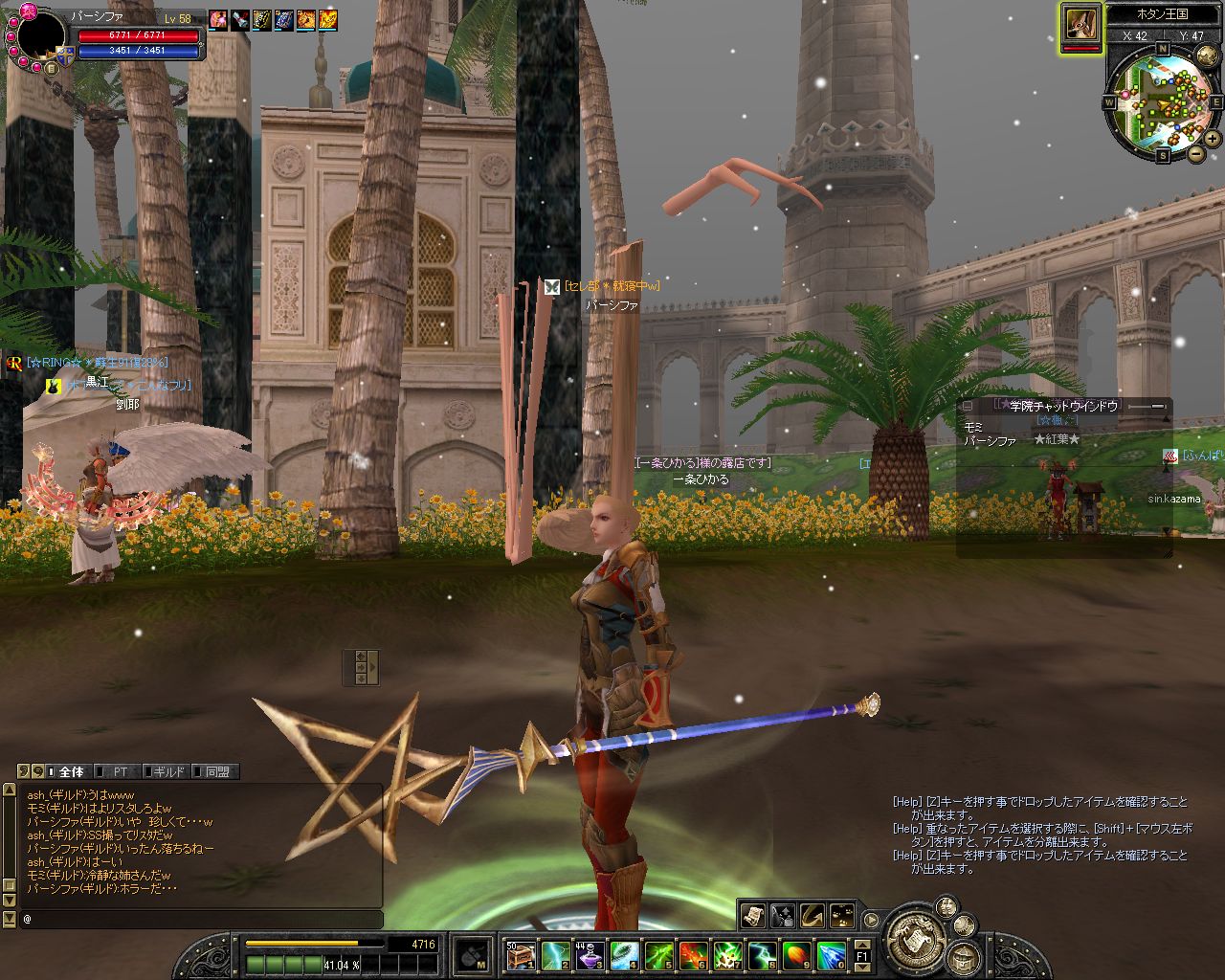Use the purple potion in slot 3
1225x980 pixels.
[590, 955]
